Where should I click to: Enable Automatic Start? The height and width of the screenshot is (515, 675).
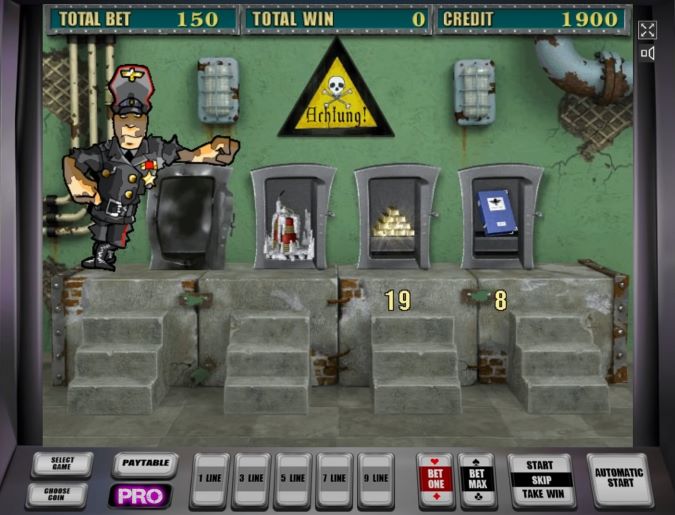click(619, 480)
